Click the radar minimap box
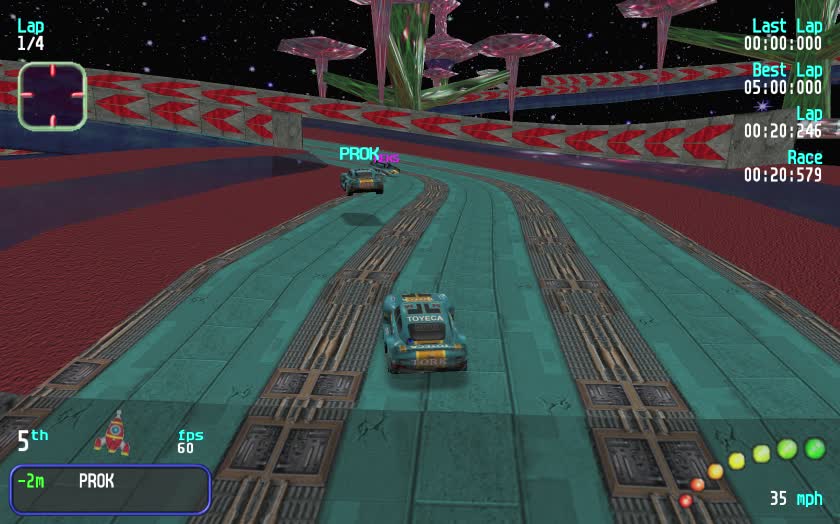This screenshot has height=524, width=840. 52,96
